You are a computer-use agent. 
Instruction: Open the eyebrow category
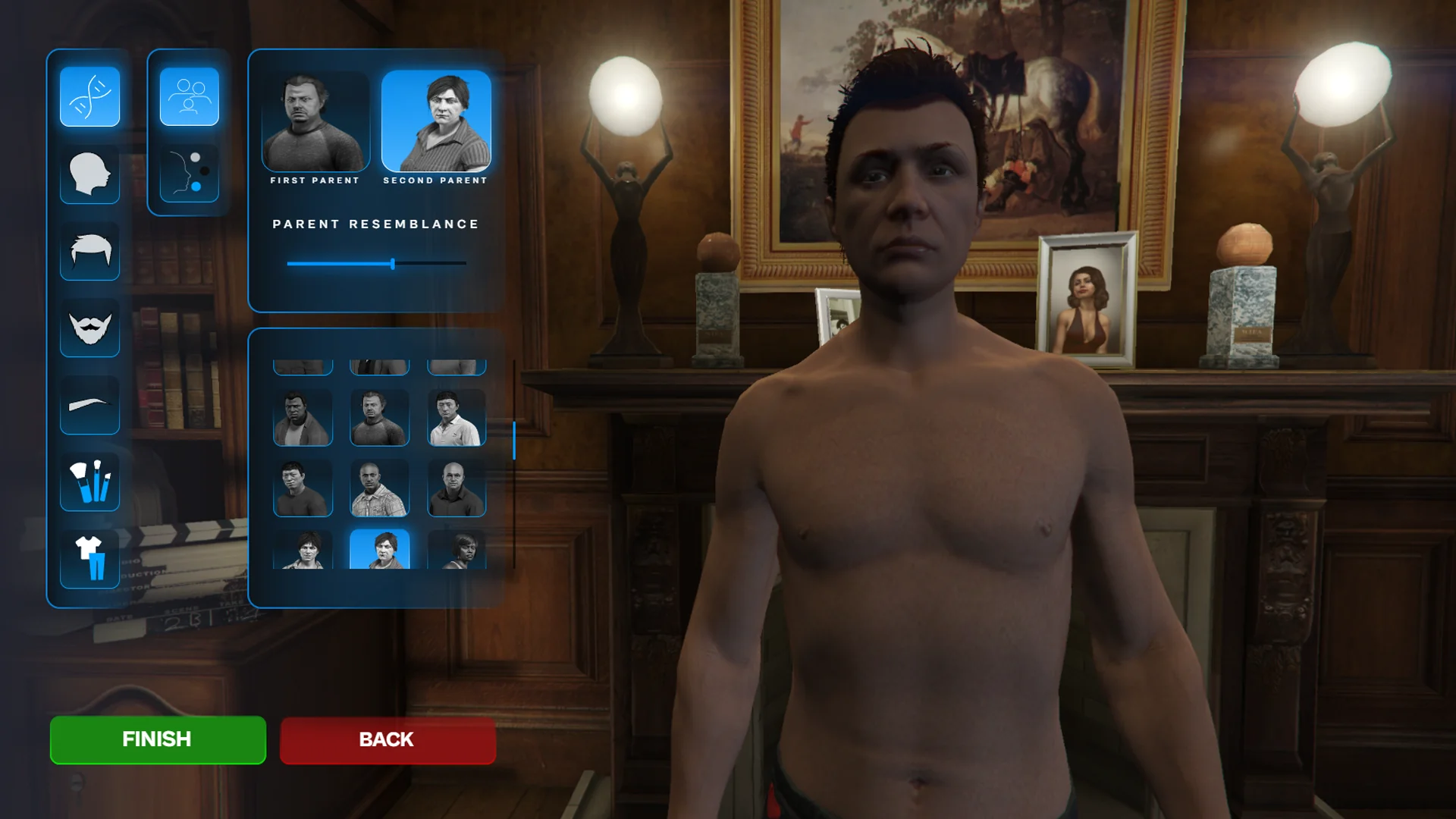click(x=89, y=404)
